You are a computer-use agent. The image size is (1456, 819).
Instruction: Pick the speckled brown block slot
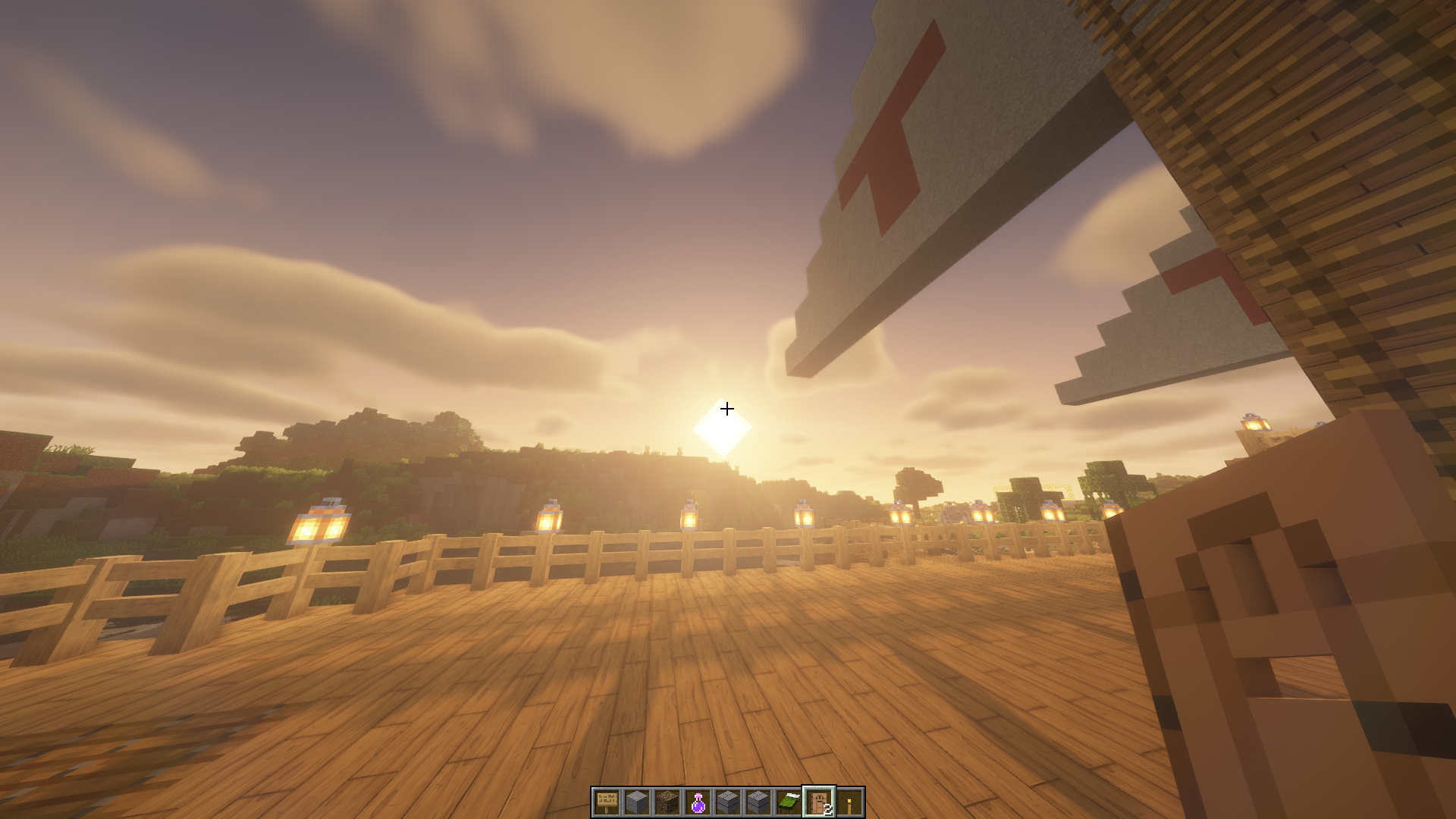pyautogui.click(x=667, y=802)
